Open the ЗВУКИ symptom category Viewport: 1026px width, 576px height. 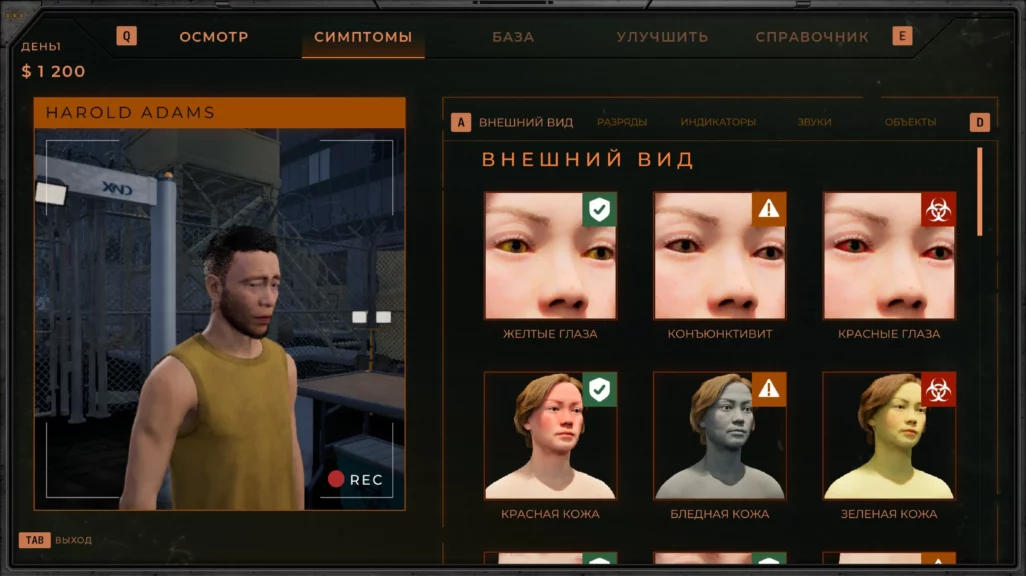tap(815, 122)
